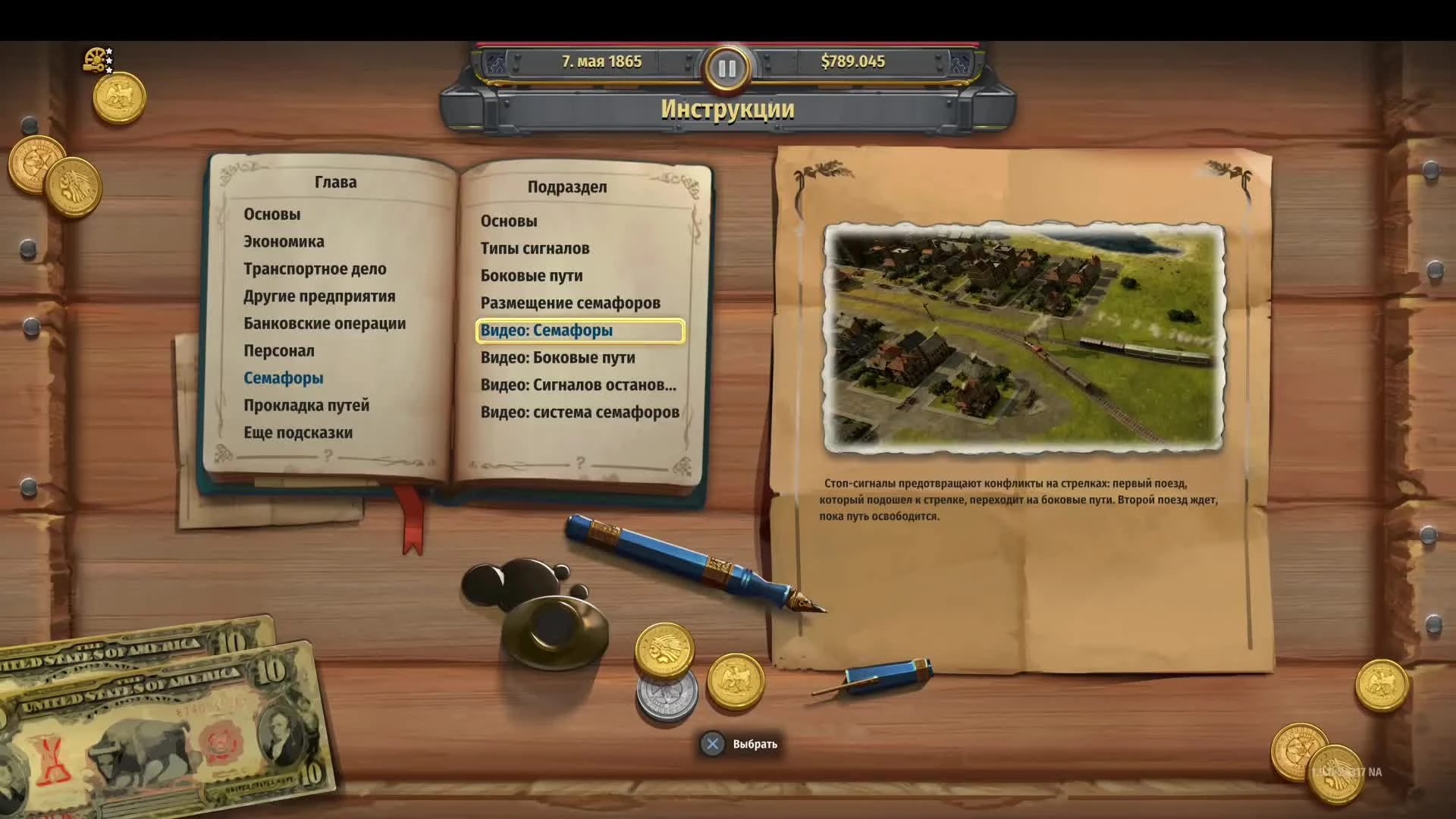Click the X controller button icon near Выбрать
Screen dimensions: 1456x819
(711, 744)
